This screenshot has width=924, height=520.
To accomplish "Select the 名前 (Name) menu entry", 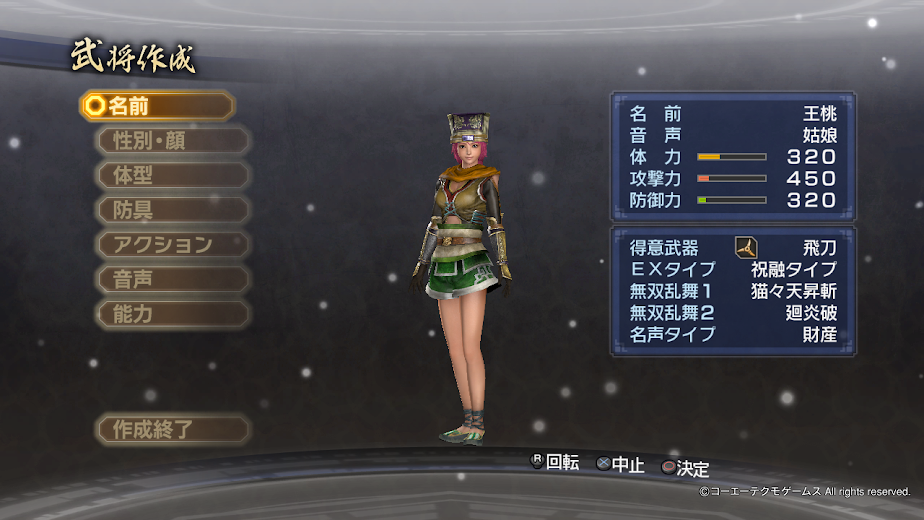I will point(157,106).
